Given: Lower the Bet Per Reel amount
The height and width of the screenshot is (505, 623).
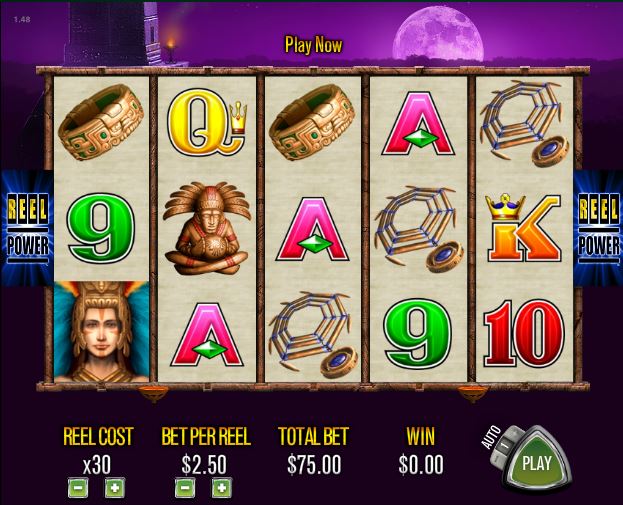Looking at the screenshot, I should coord(184,488).
